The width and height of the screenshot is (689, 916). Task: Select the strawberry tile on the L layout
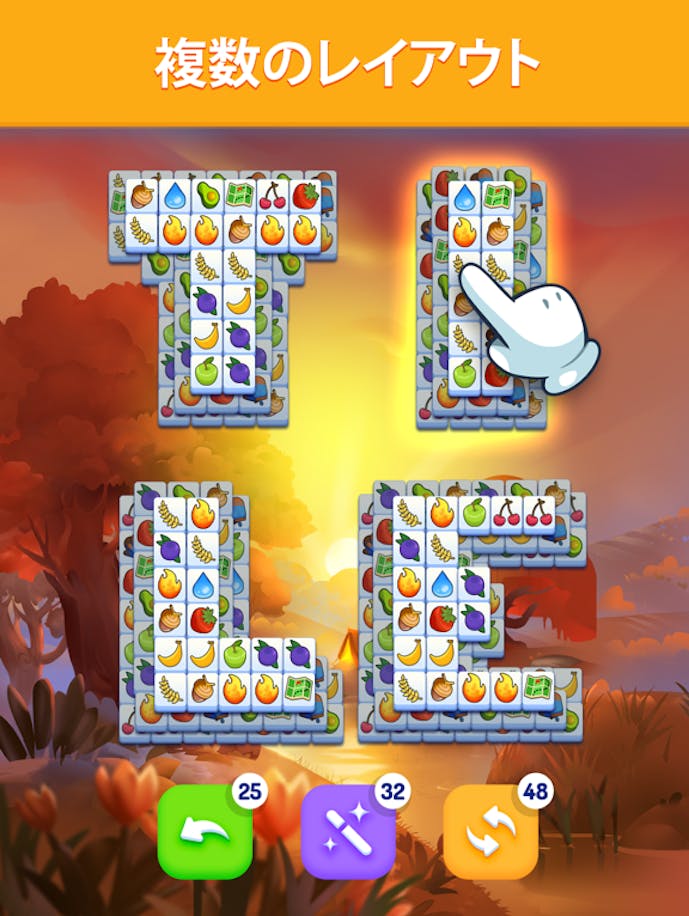point(203,619)
